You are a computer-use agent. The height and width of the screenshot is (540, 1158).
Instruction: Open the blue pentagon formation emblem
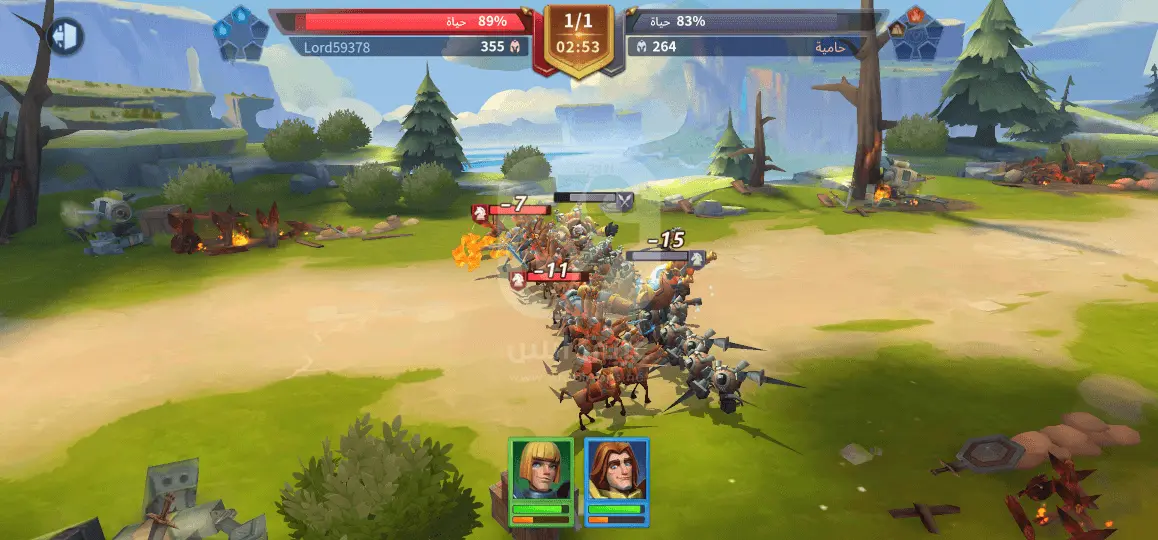(241, 33)
